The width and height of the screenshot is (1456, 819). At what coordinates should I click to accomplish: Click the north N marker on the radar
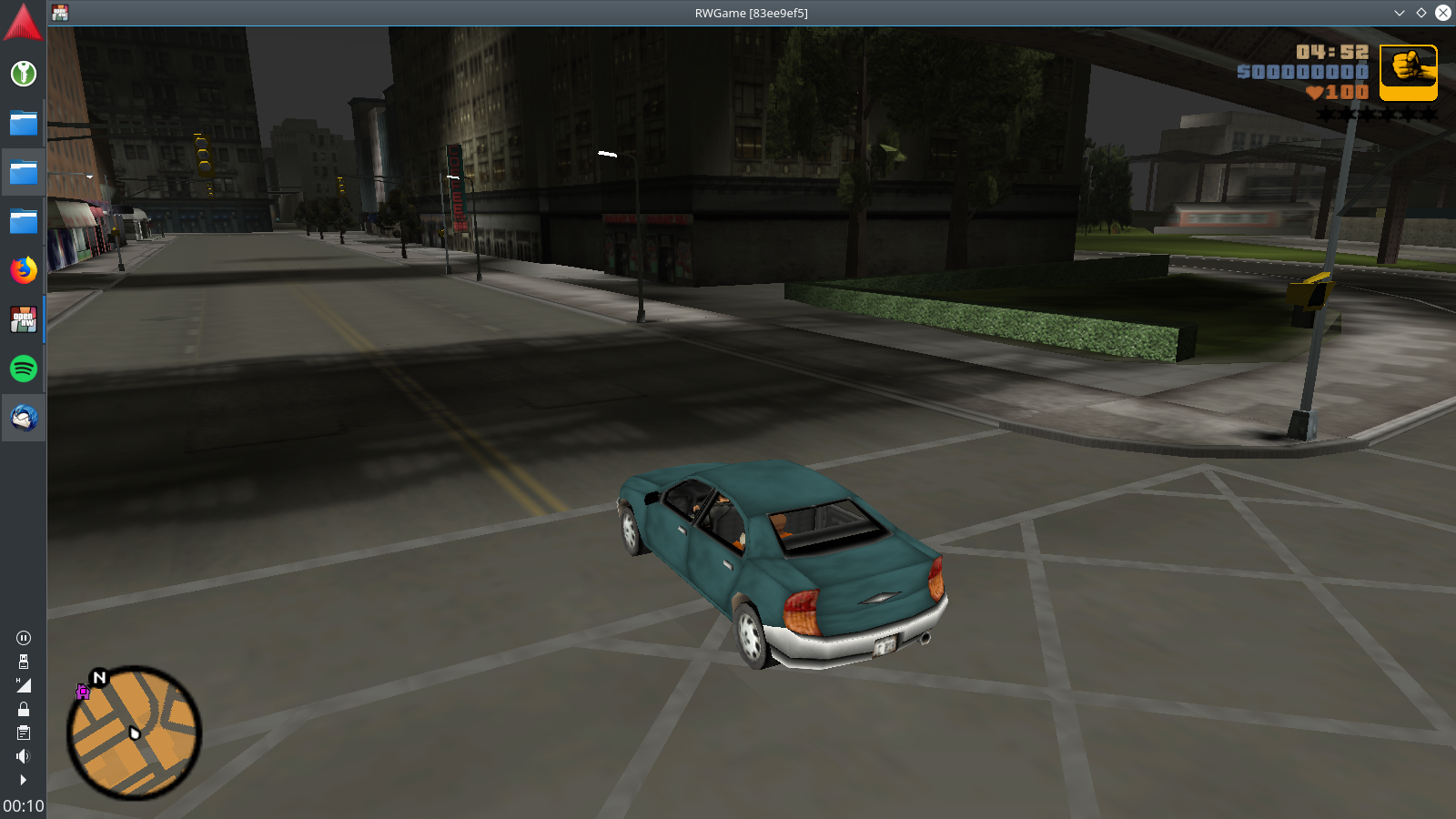click(100, 678)
